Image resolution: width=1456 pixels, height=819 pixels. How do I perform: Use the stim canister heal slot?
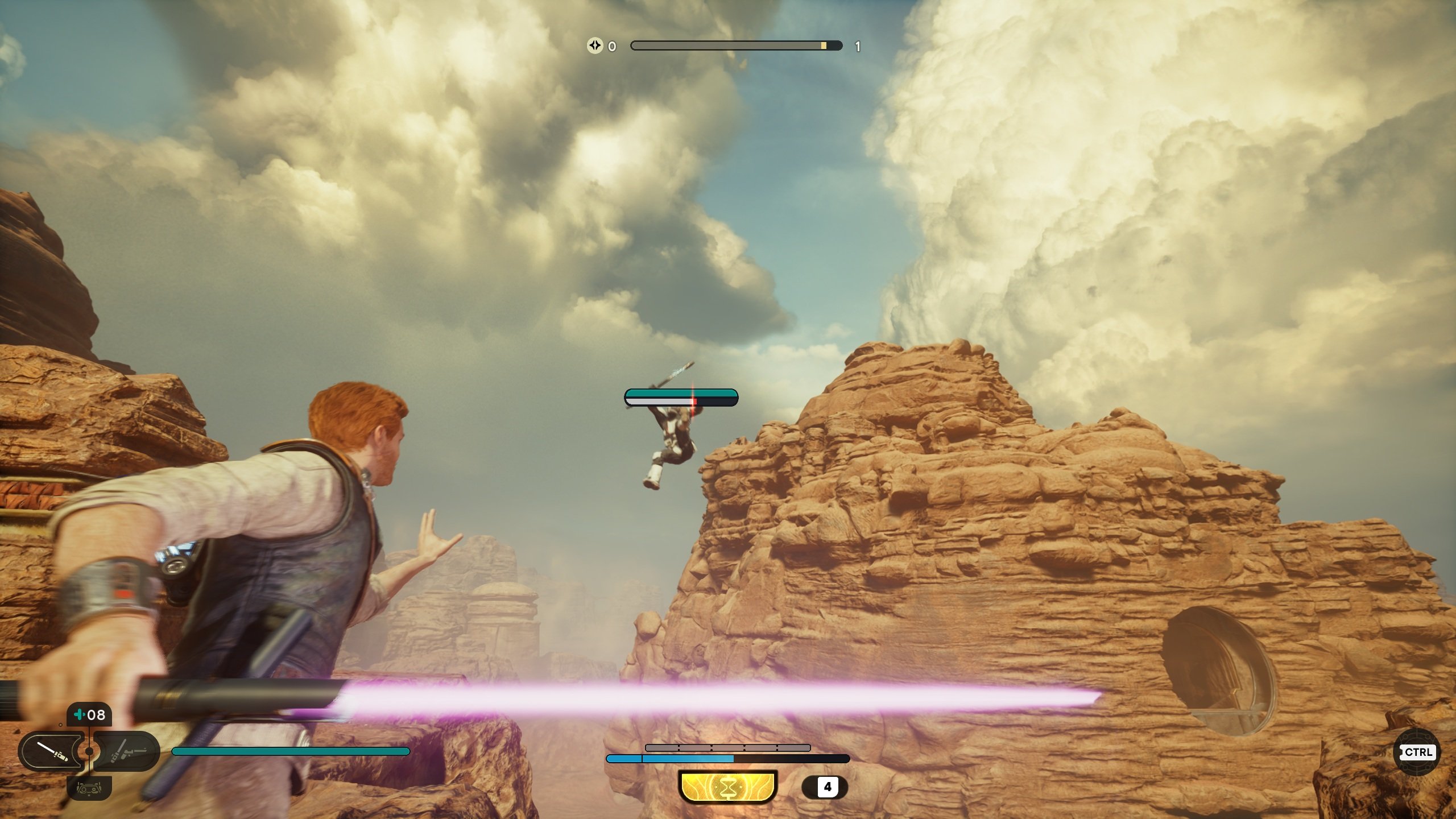[90, 715]
